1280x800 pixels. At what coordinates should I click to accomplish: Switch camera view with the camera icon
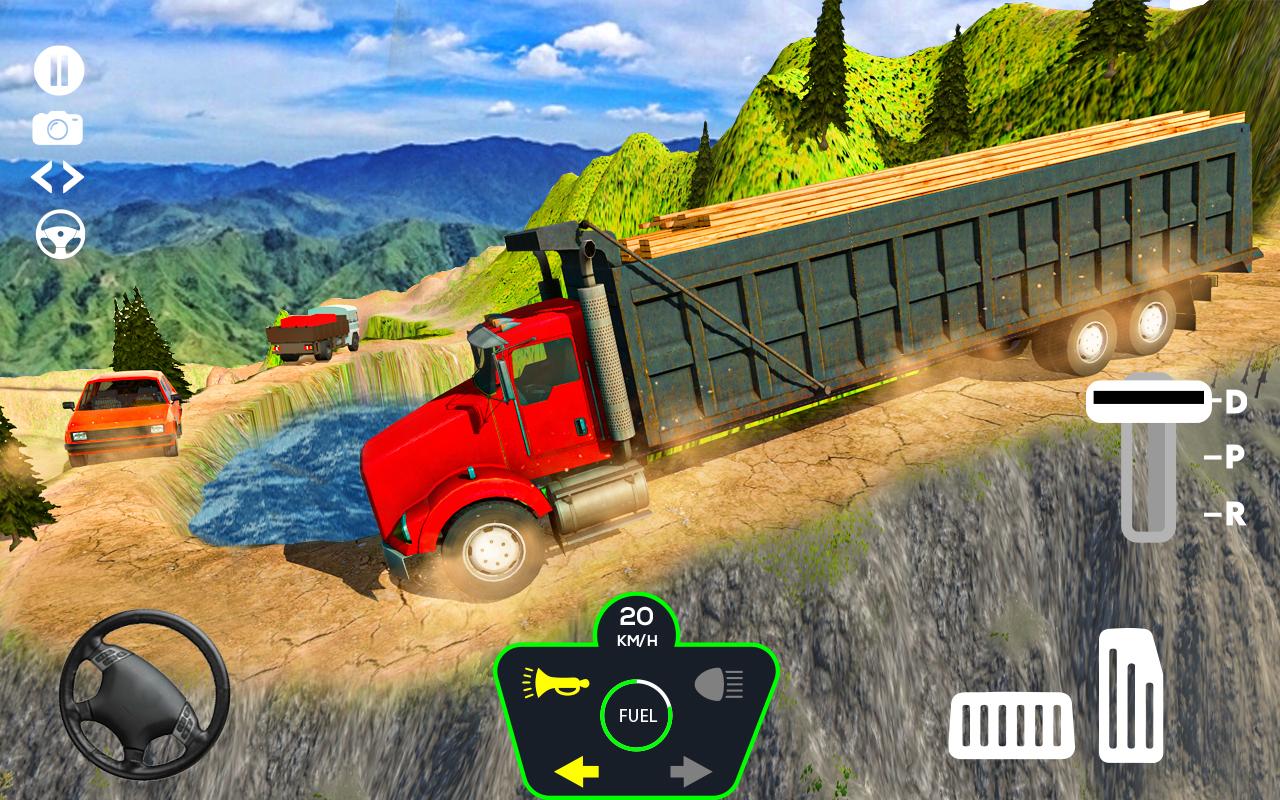click(x=58, y=129)
